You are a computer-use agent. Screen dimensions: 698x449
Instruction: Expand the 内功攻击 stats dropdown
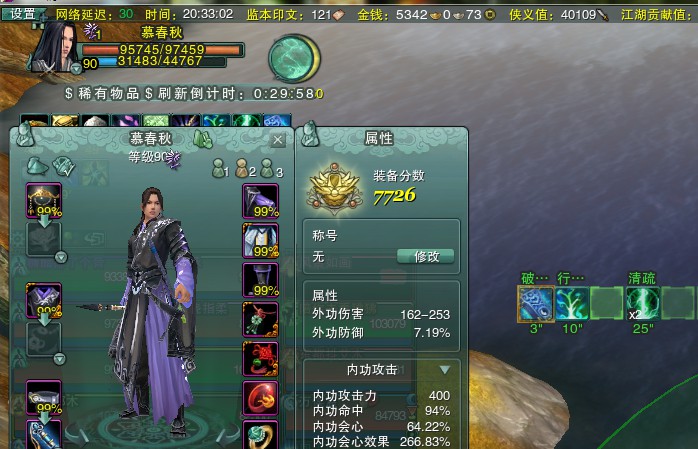[445, 370]
